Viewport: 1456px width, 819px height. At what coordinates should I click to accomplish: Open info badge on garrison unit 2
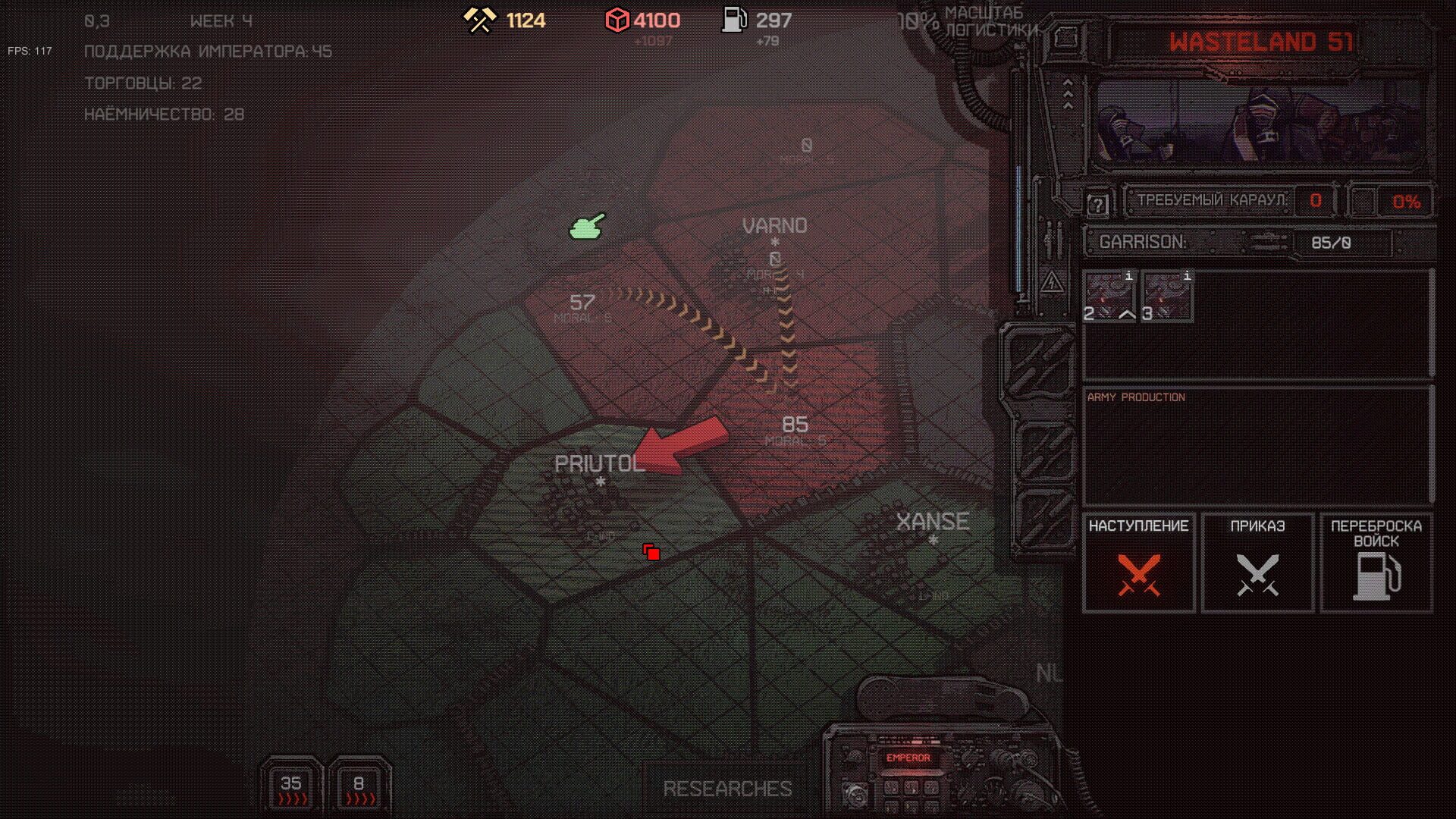point(1128,278)
